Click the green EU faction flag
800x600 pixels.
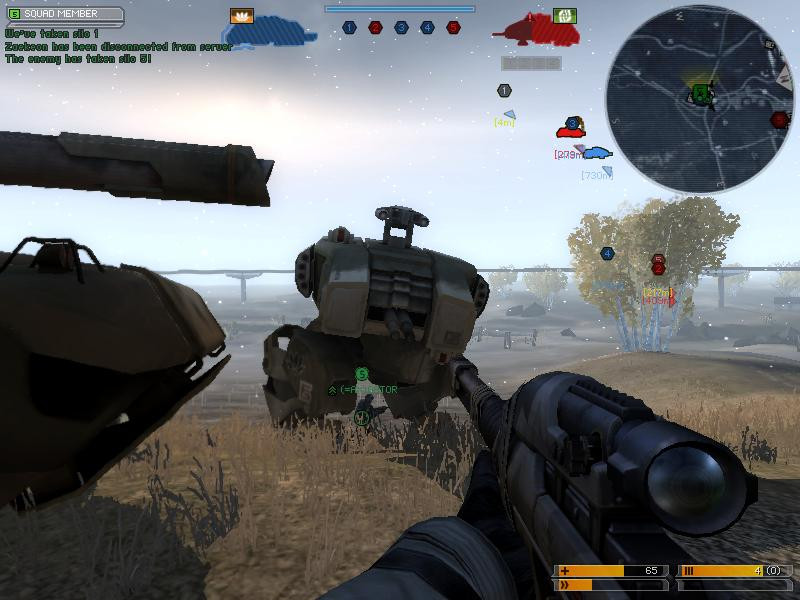(x=564, y=16)
